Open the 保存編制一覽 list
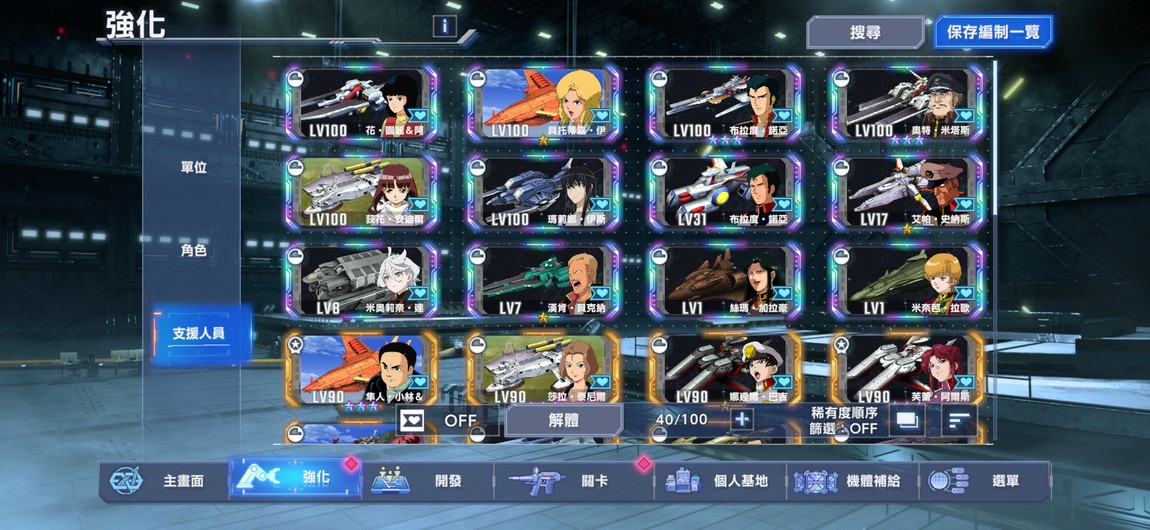The image size is (1150, 530). tap(993, 32)
